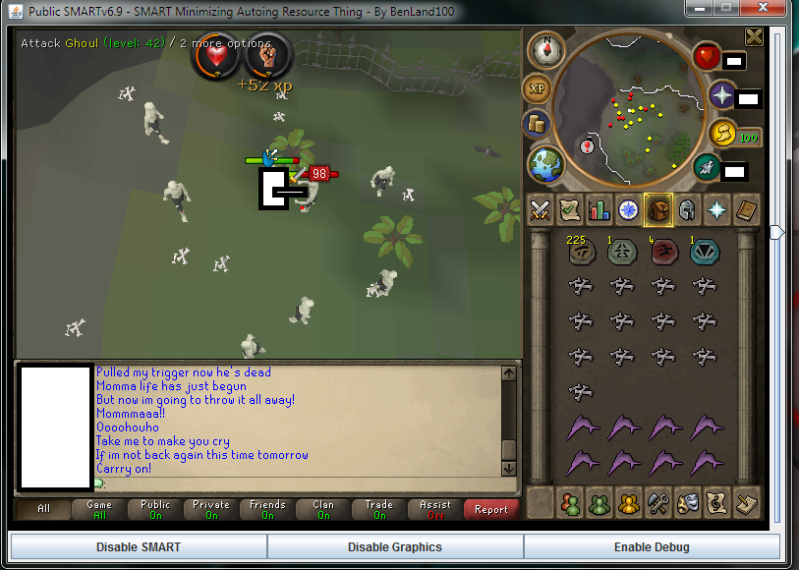
Task: Toggle the Assist chat filter
Action: coord(435,509)
